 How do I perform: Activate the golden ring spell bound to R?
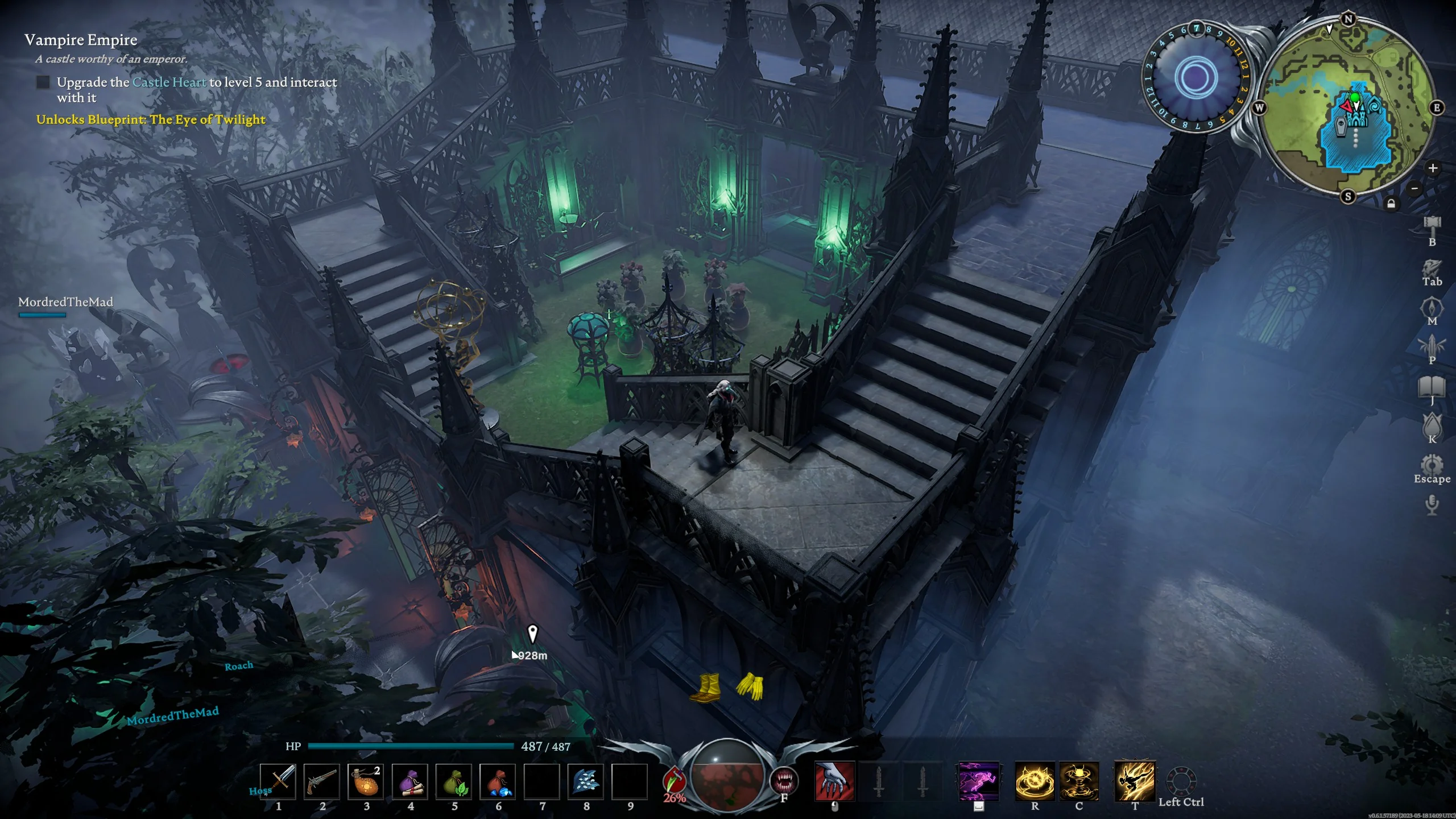(1035, 781)
